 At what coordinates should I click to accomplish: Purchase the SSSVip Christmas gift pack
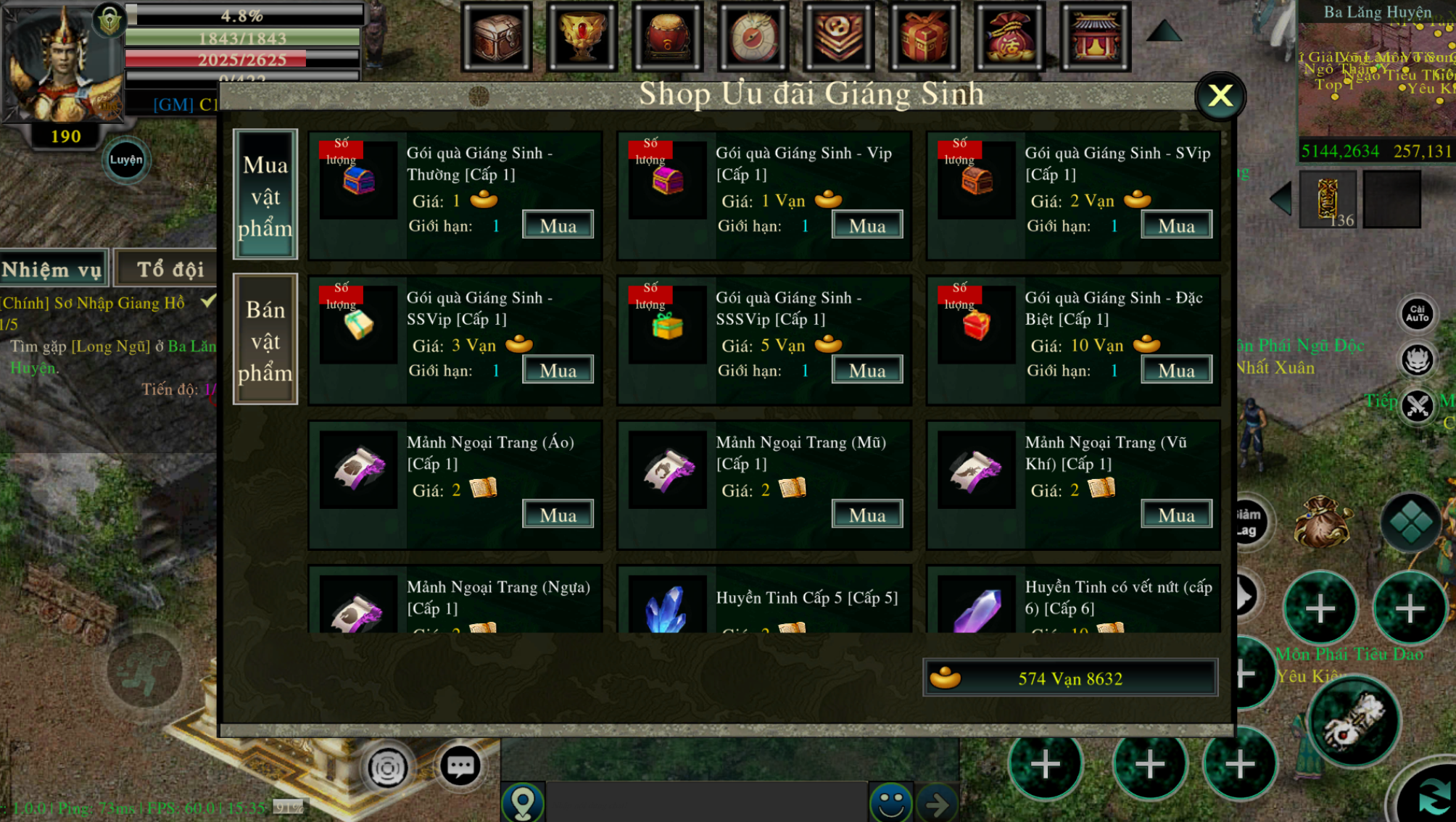coord(866,370)
